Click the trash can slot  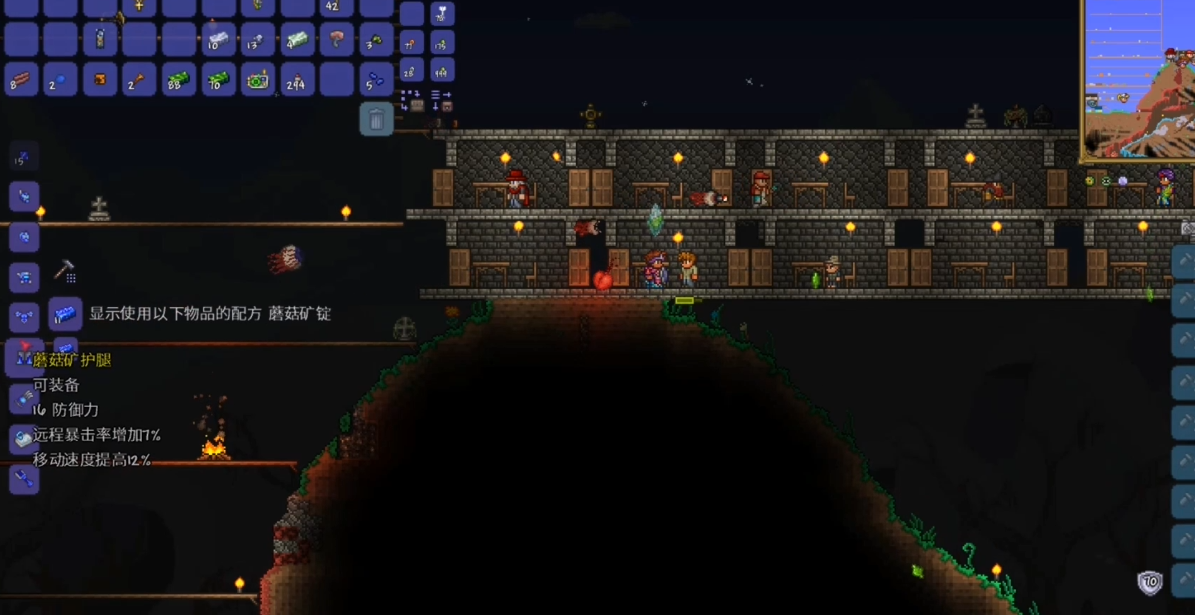click(376, 119)
